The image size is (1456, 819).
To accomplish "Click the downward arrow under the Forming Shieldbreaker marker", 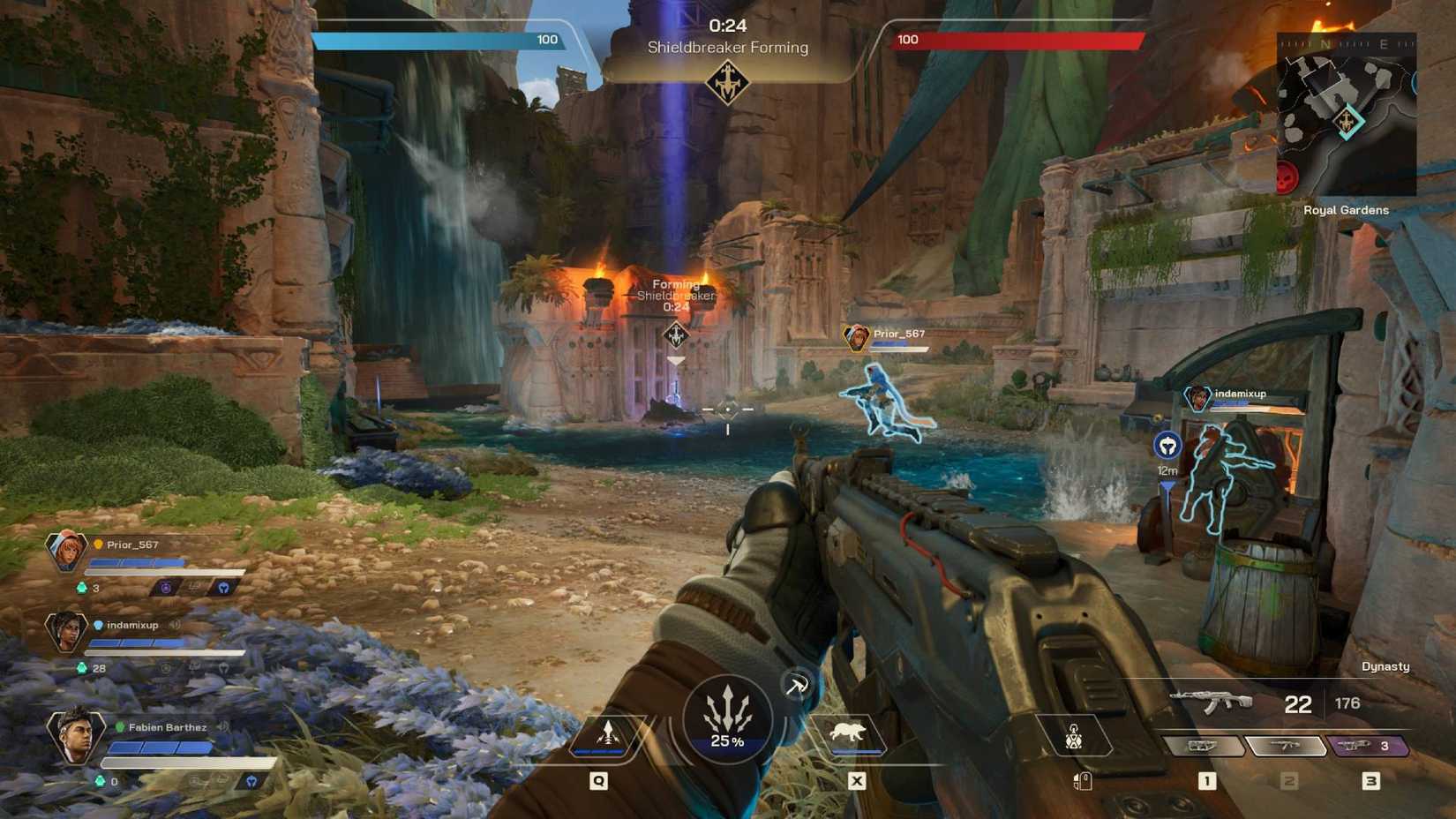I will click(675, 359).
